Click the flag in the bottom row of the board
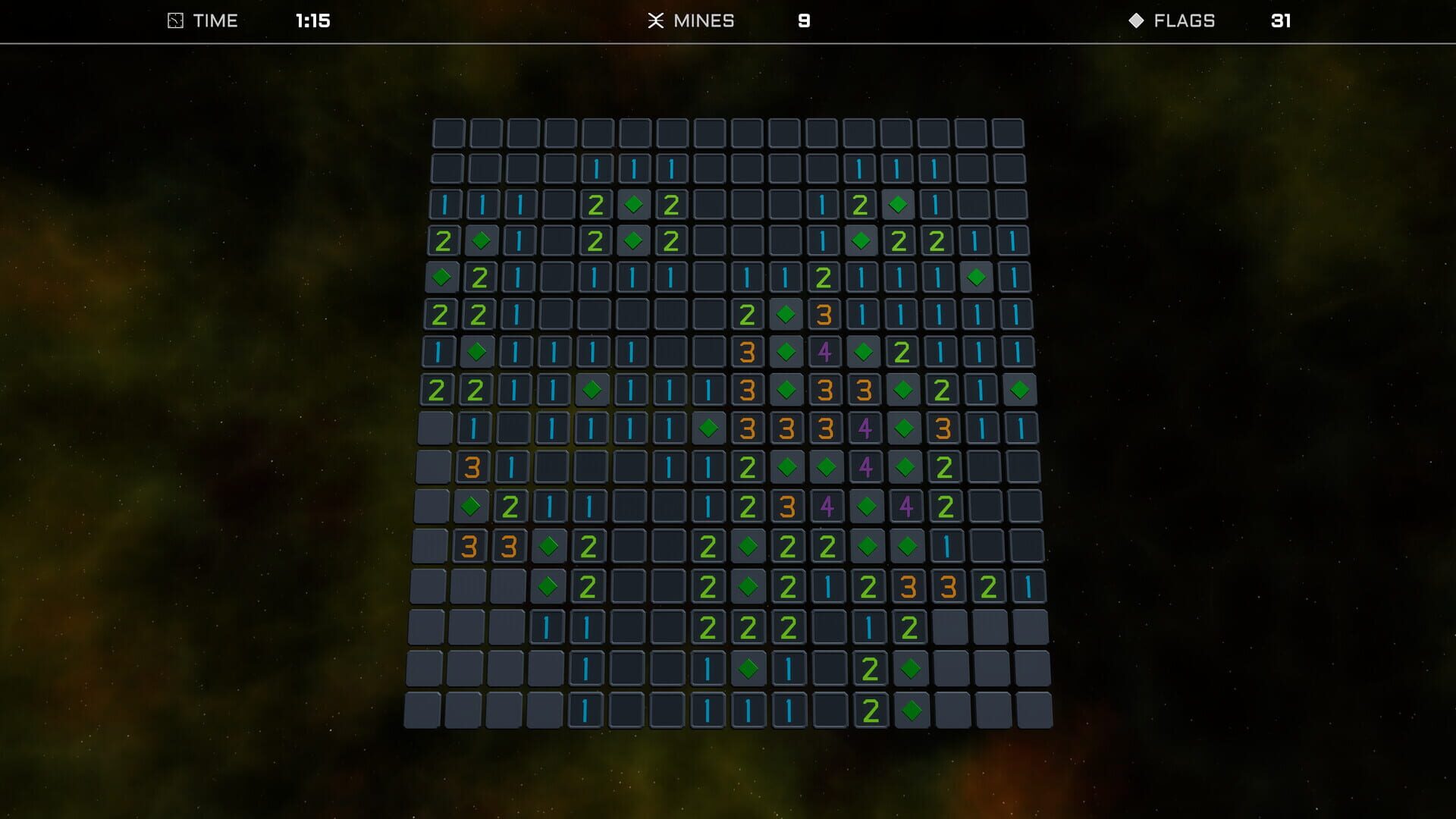The width and height of the screenshot is (1456, 819). 912,711
